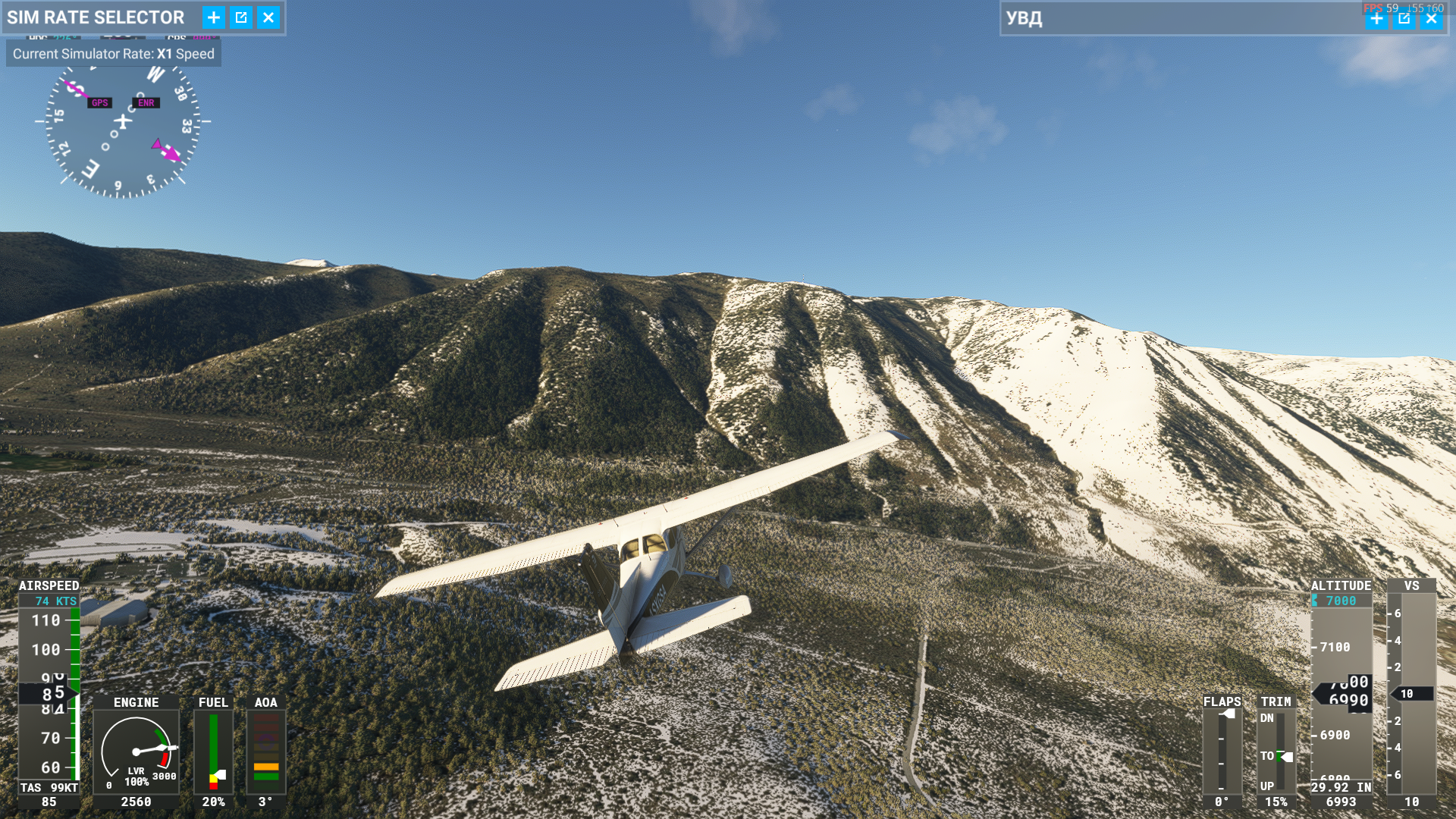Viewport: 1456px width, 819px height.
Task: Pop out the УВД panel window
Action: tap(1404, 19)
